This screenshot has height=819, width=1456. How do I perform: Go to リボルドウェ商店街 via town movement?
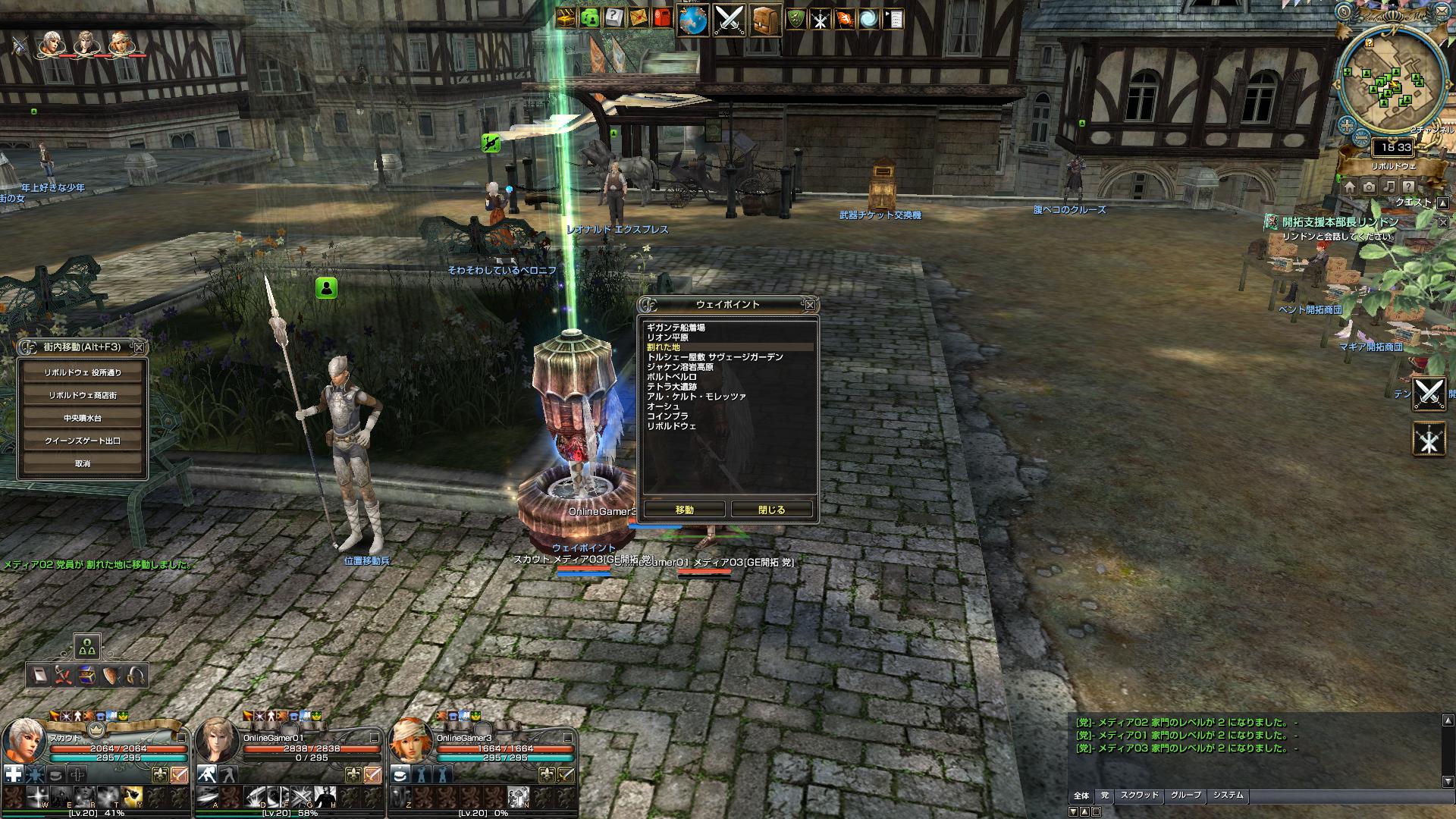(x=83, y=396)
